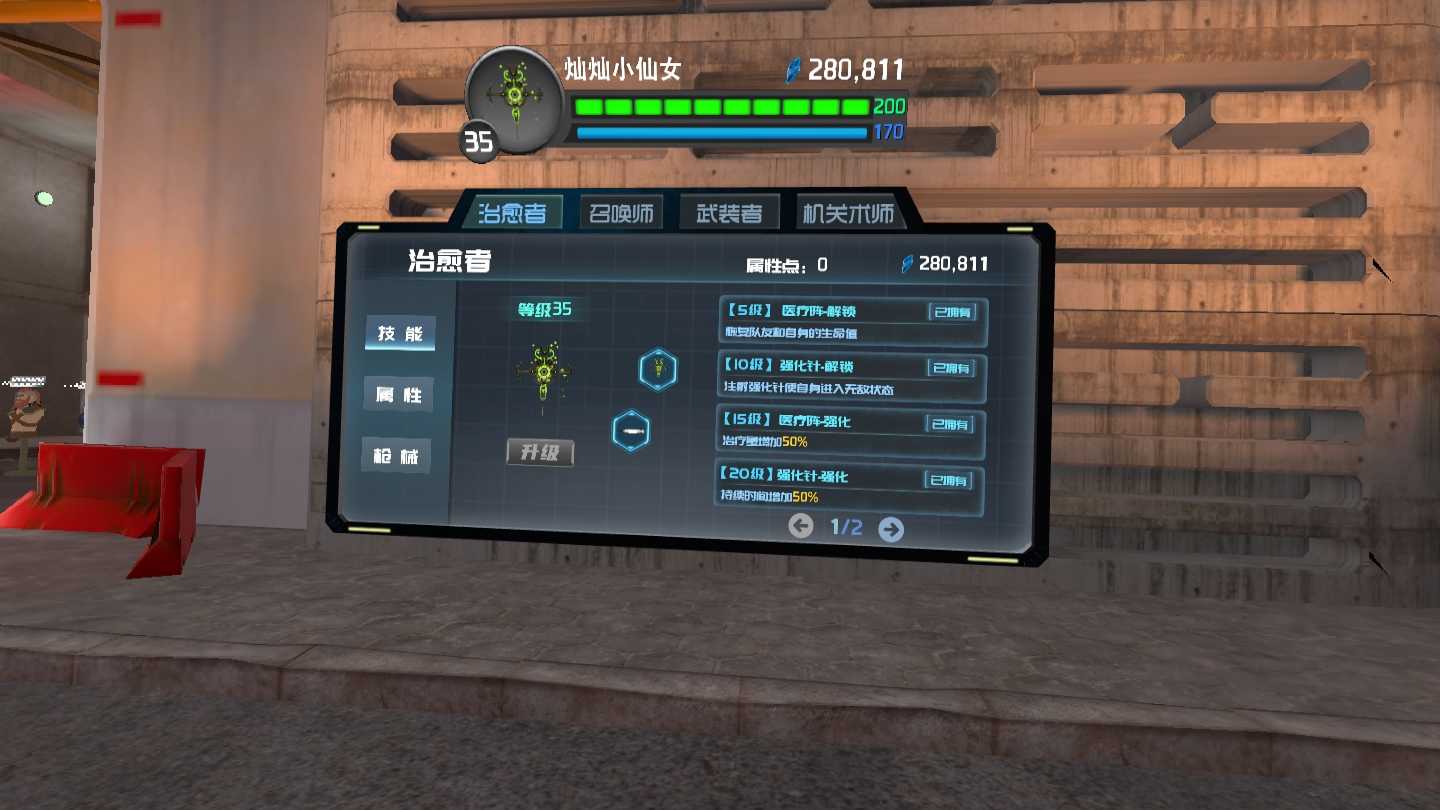This screenshot has height=810, width=1440.
Task: Open the 召唤师 class tab
Action: [x=621, y=213]
